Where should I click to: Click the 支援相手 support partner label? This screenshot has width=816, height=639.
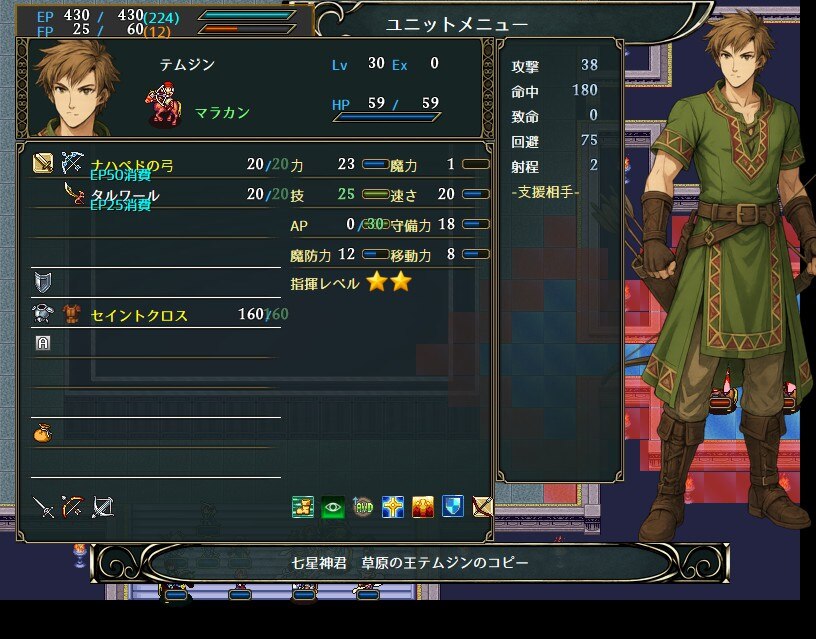[544, 191]
